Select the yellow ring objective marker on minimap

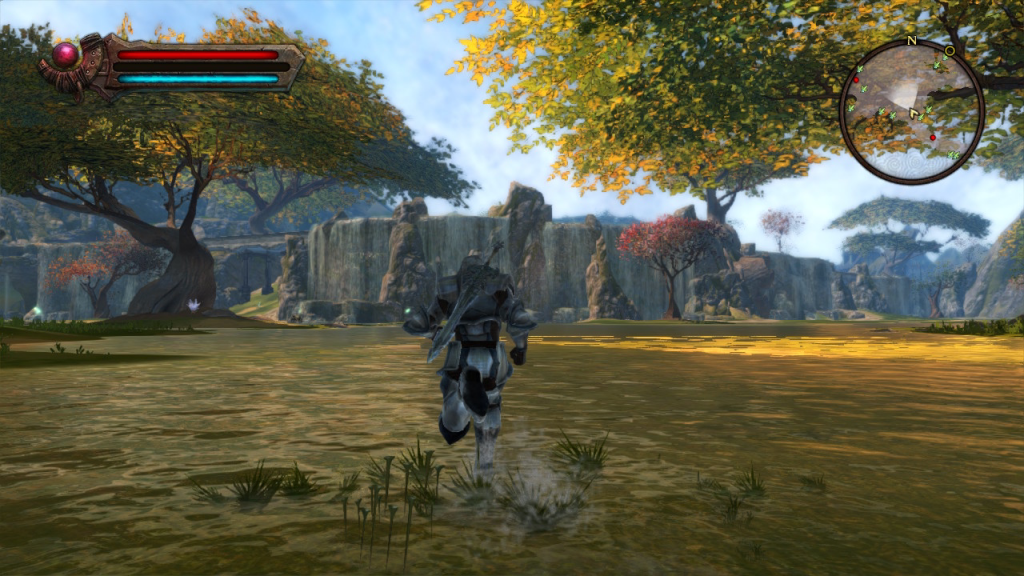pyautogui.click(x=949, y=50)
